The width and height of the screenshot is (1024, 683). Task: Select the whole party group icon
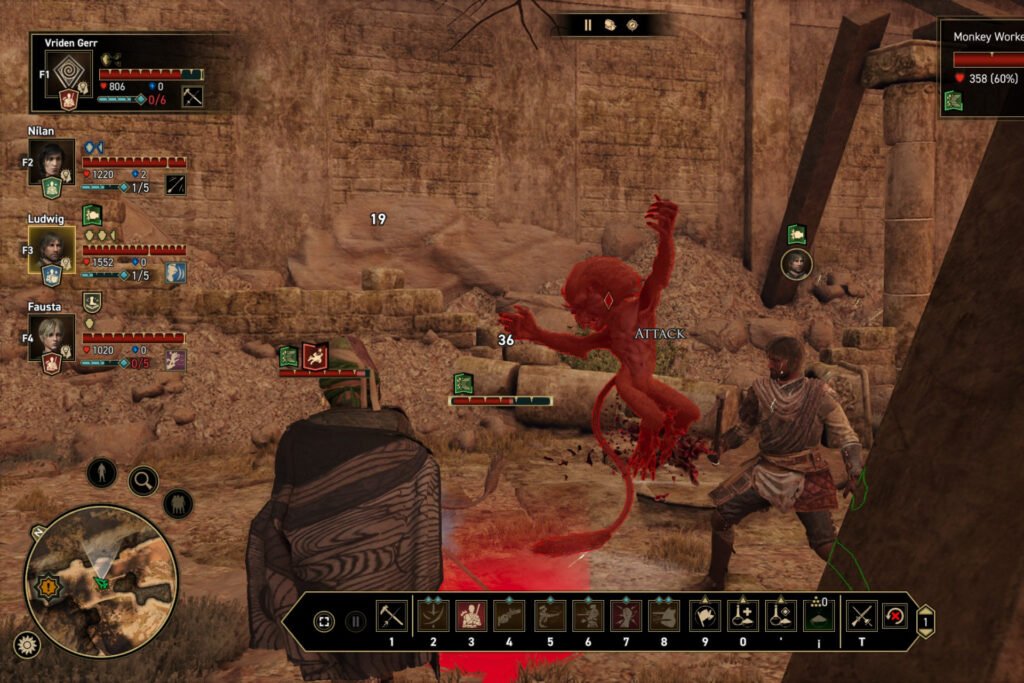point(177,503)
